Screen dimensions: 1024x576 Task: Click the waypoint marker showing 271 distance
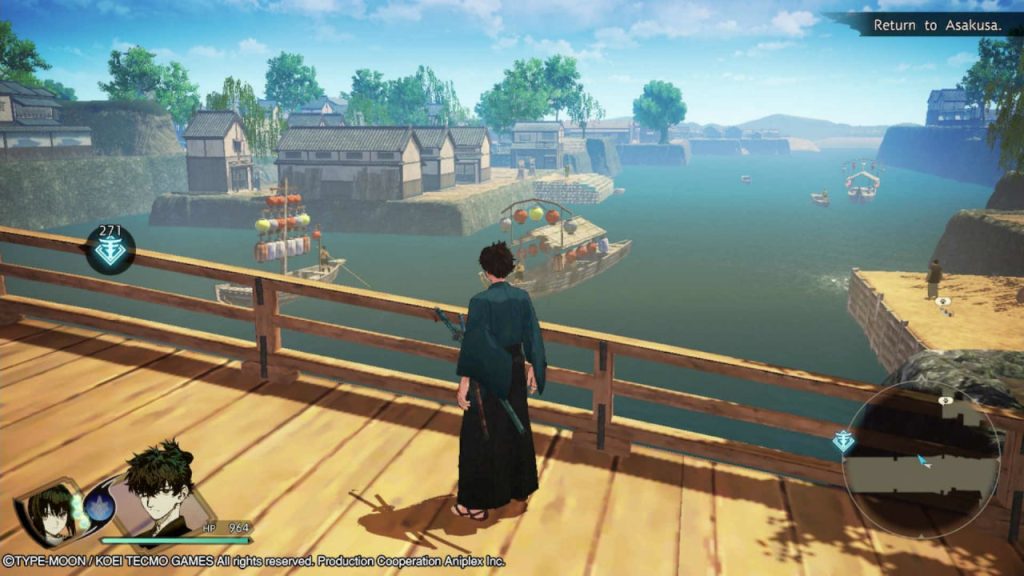coord(110,251)
